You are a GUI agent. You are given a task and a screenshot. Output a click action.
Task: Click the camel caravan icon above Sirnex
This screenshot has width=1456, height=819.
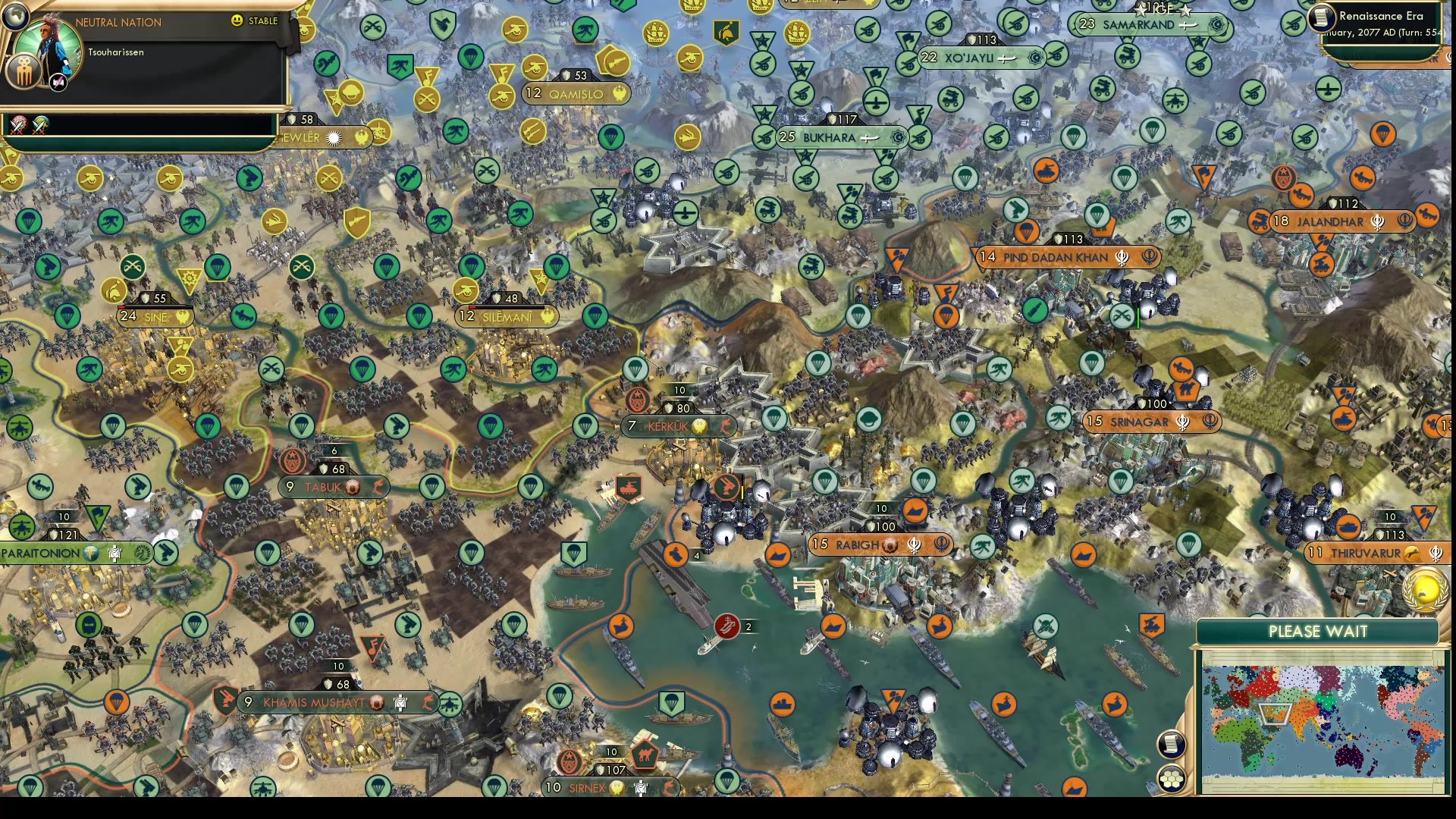click(x=645, y=755)
